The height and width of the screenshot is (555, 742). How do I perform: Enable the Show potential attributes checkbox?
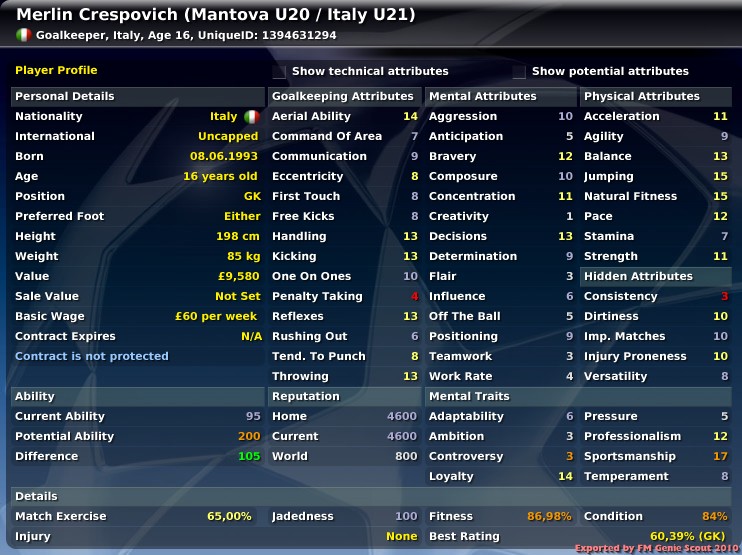click(519, 72)
